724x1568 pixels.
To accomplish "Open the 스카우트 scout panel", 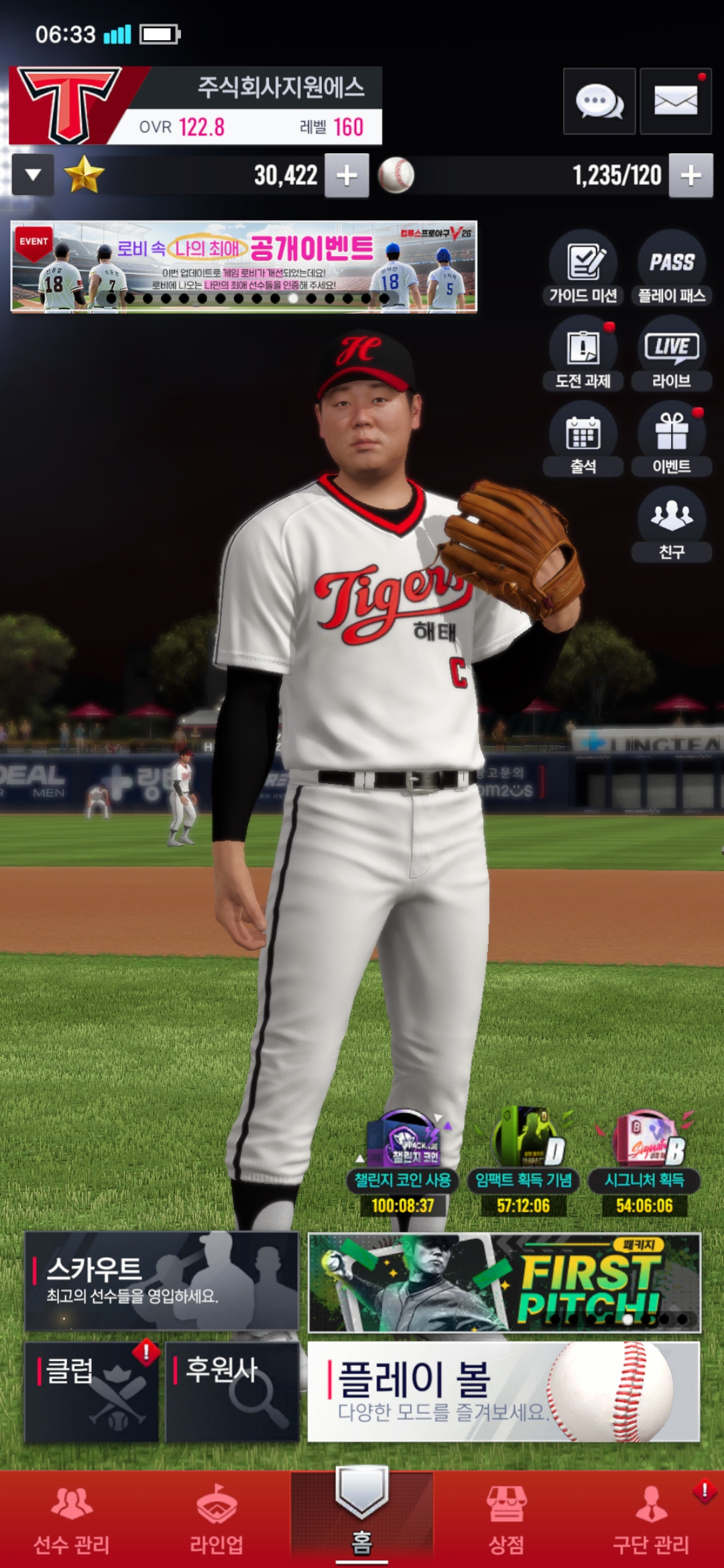I will (x=162, y=1281).
